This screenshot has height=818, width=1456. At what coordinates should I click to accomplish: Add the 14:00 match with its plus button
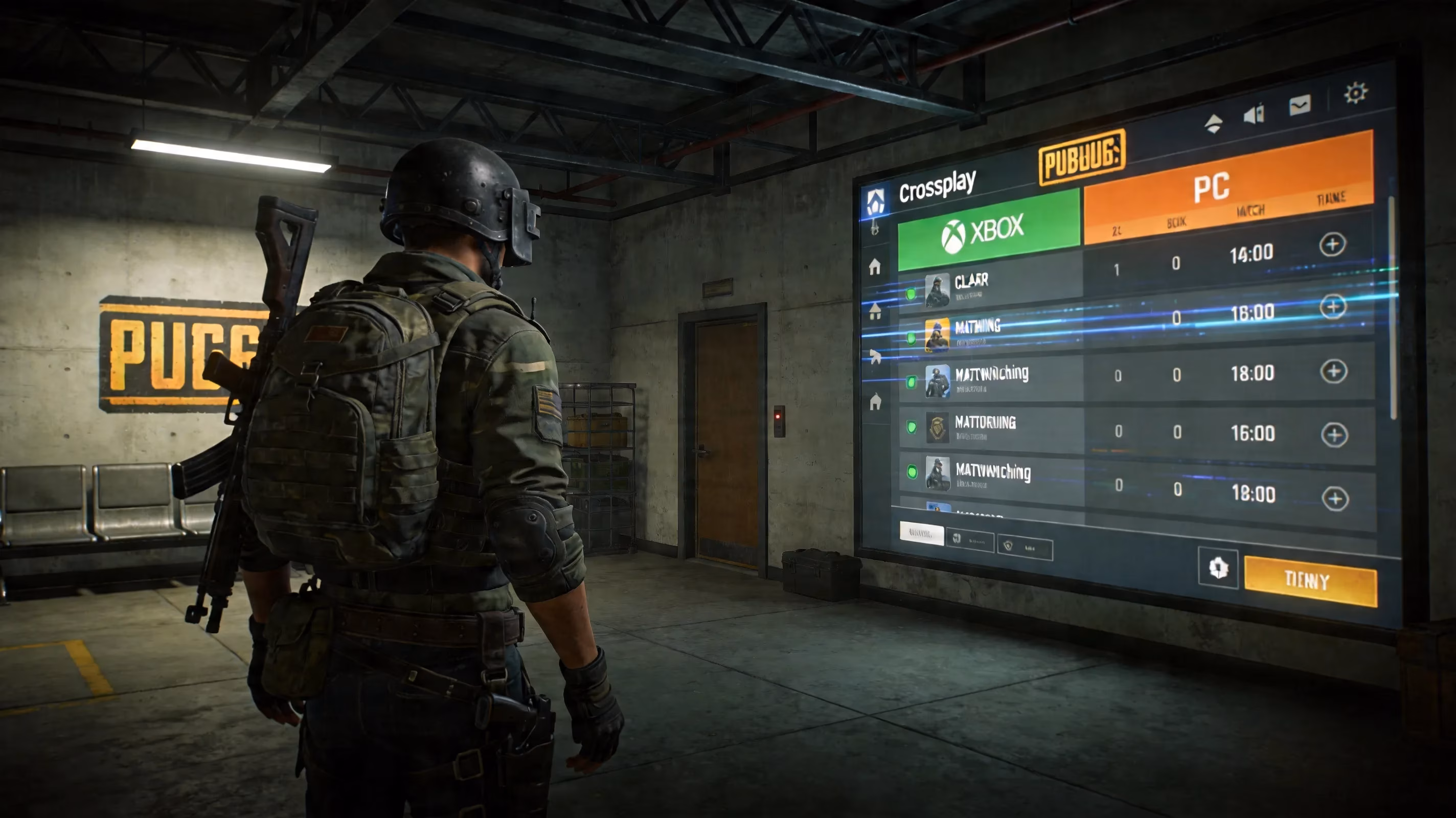(x=1332, y=245)
